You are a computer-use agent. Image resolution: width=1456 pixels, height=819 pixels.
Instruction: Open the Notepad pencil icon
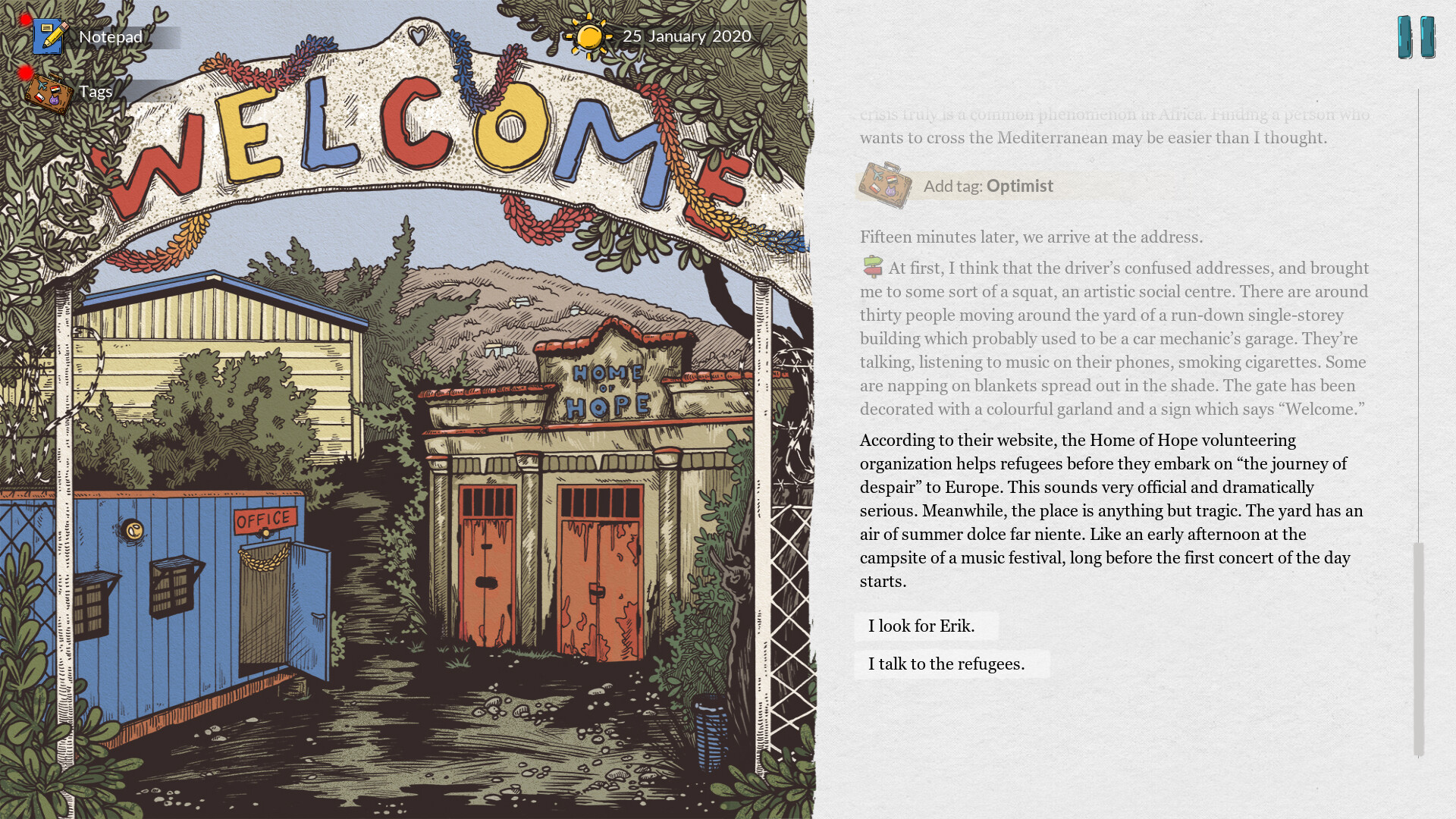pos(49,36)
